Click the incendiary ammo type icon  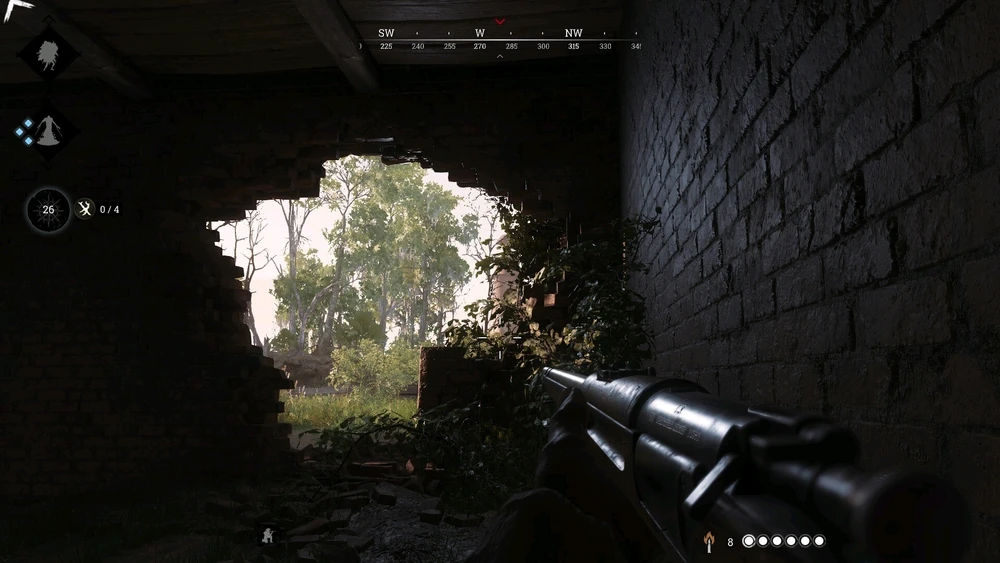pos(709,541)
